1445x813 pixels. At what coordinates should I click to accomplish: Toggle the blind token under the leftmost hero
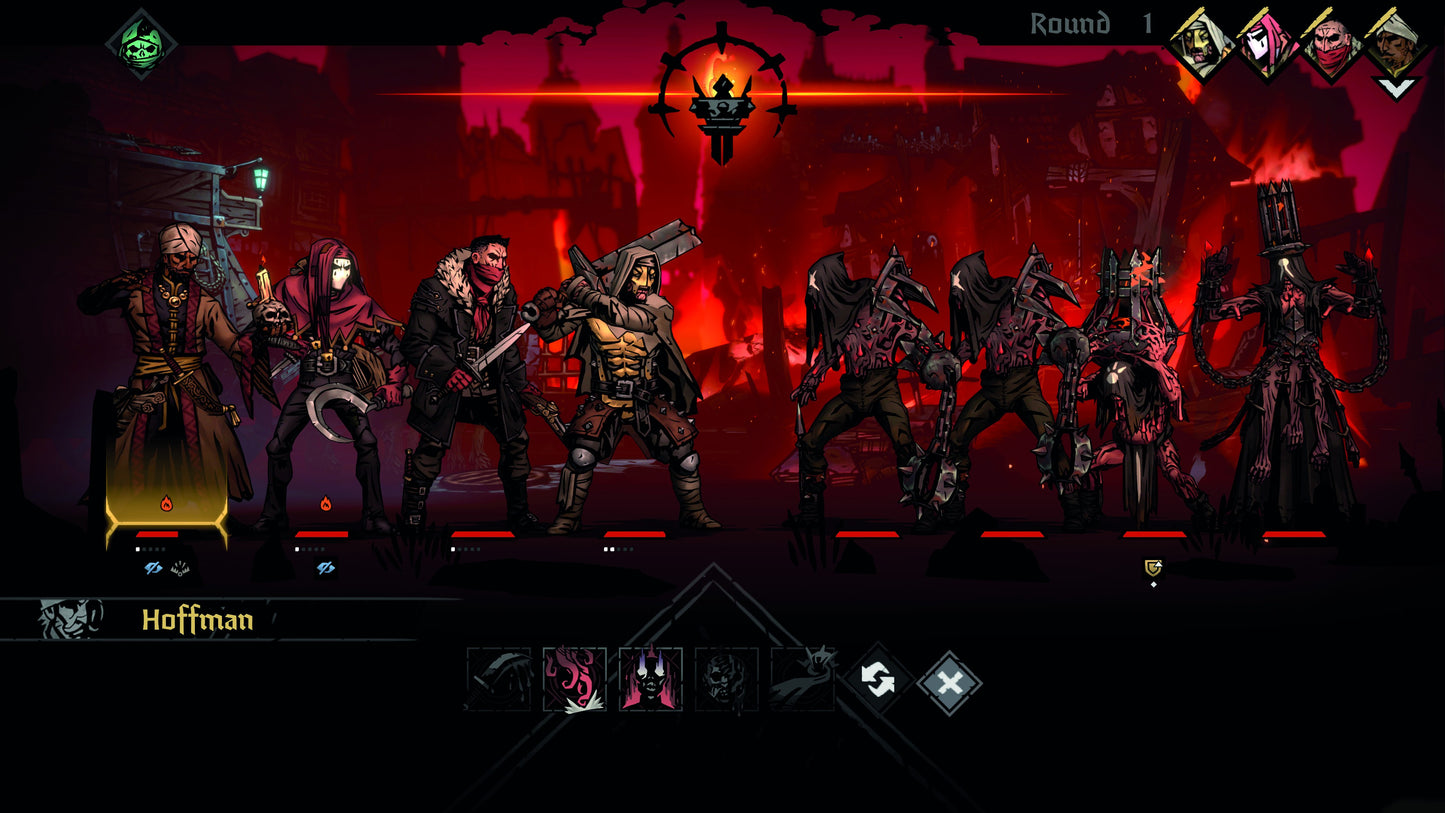tap(151, 567)
